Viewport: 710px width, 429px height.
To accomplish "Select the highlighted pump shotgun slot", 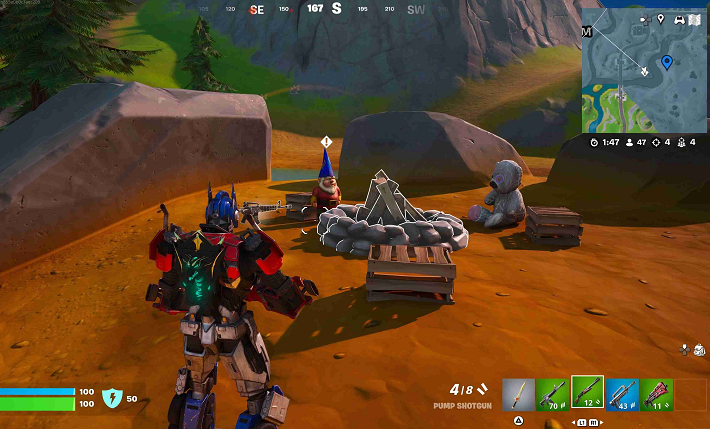I will (587, 393).
